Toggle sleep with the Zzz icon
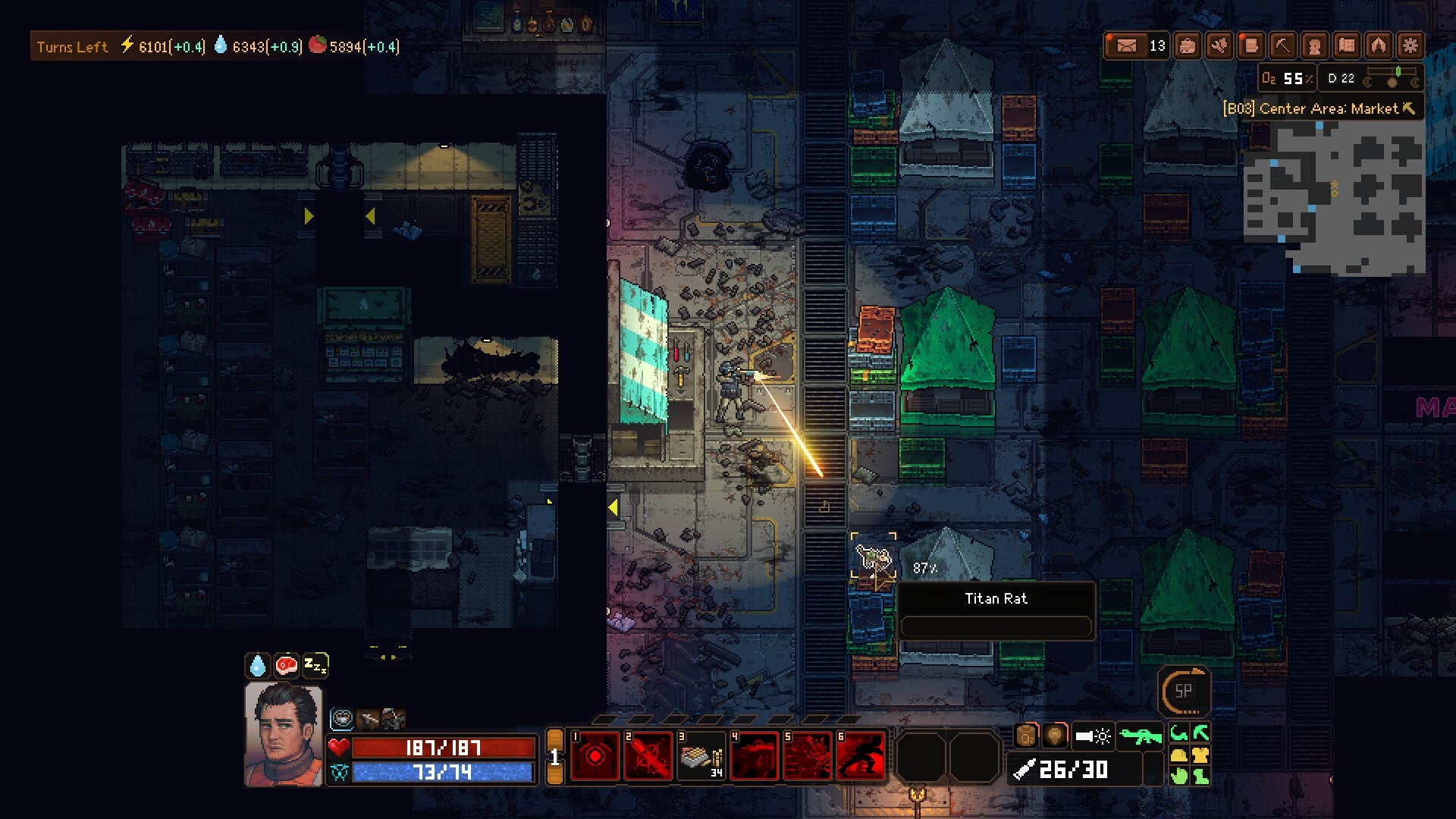This screenshot has height=819, width=1456. (x=315, y=664)
